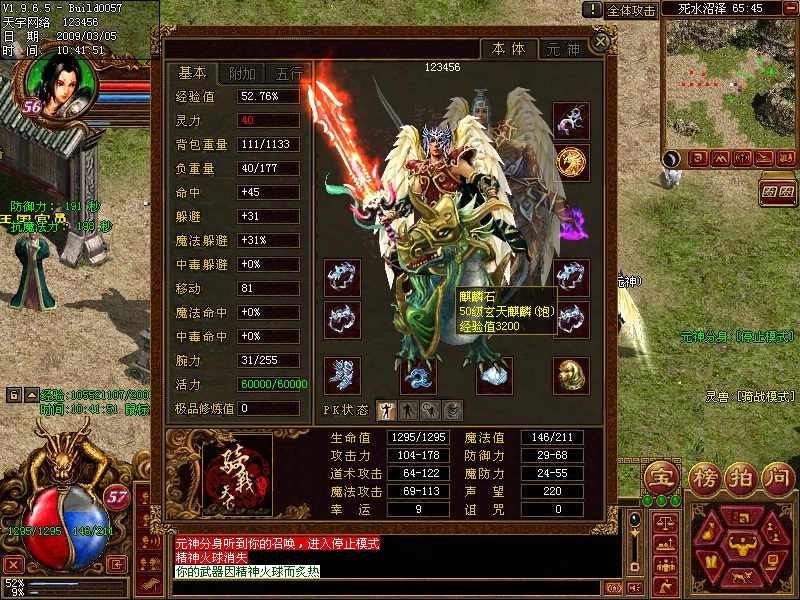The width and height of the screenshot is (800, 600).
Task: Open the 附加 attributes tab
Action: click(x=243, y=74)
